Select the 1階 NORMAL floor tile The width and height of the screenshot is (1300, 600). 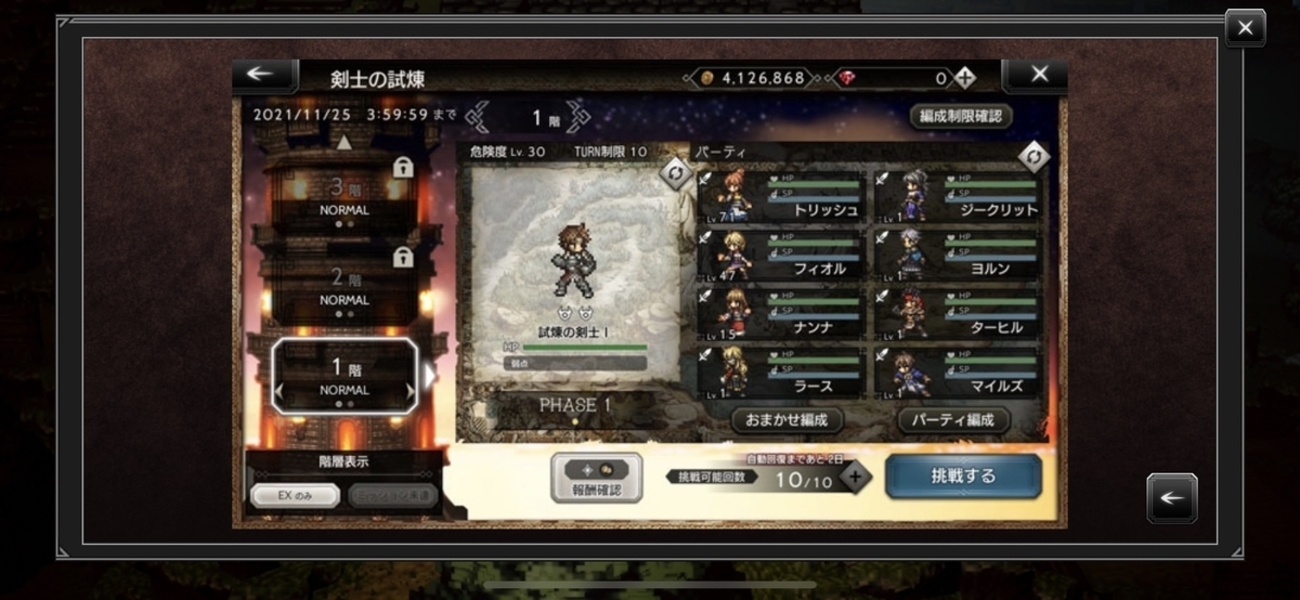345,375
